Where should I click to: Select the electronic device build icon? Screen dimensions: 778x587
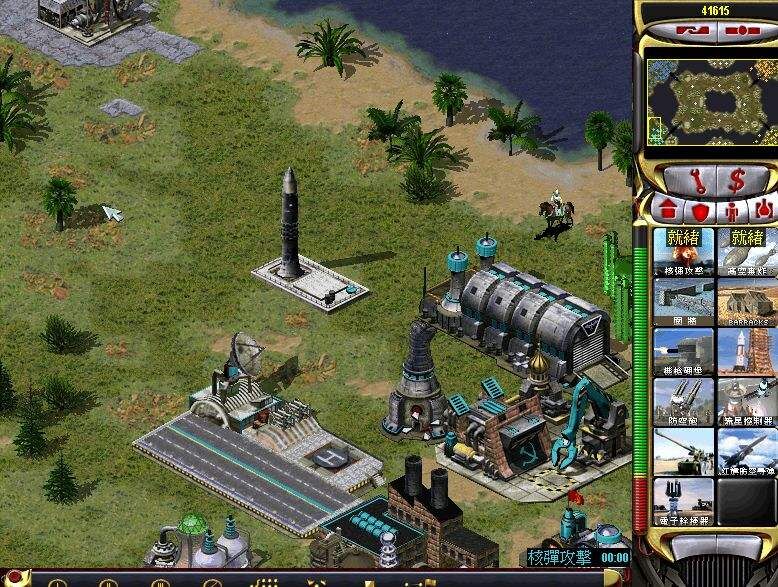(683, 501)
